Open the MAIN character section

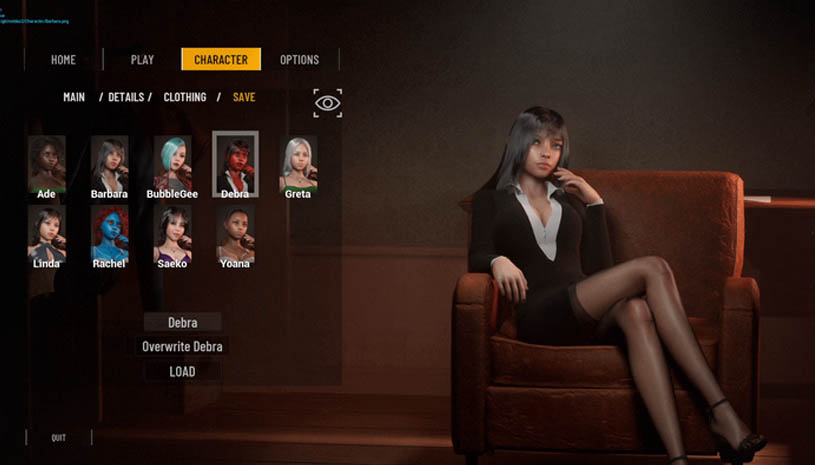click(x=74, y=97)
